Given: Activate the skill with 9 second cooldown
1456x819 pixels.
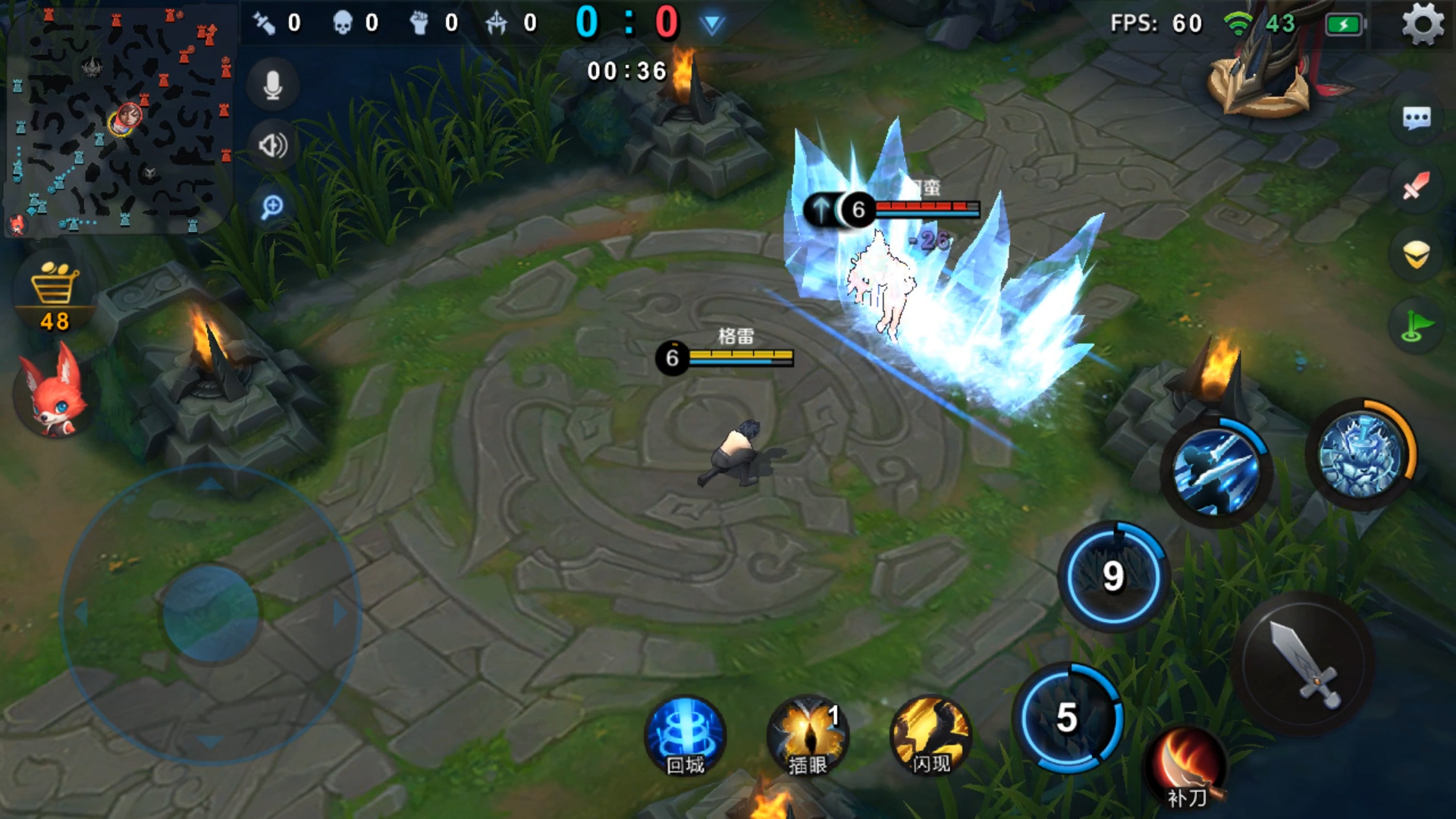Looking at the screenshot, I should [1113, 576].
